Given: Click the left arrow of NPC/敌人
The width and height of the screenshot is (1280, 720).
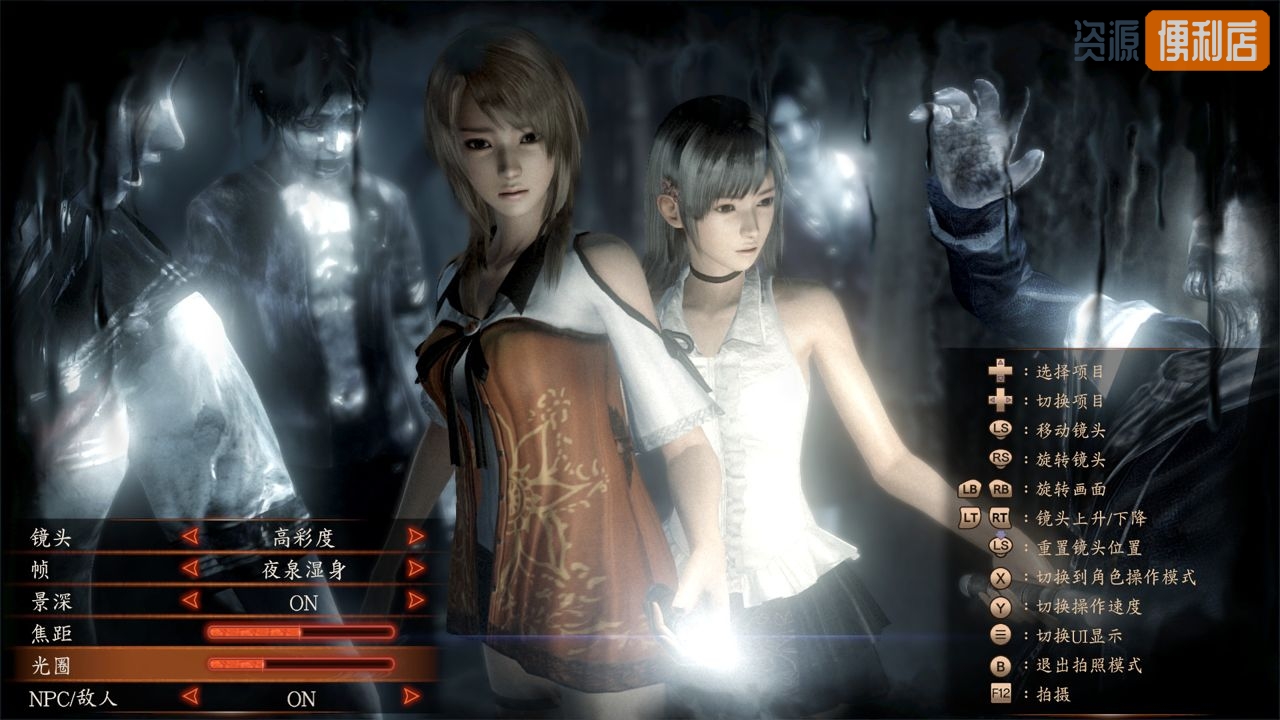Looking at the screenshot, I should [190, 697].
